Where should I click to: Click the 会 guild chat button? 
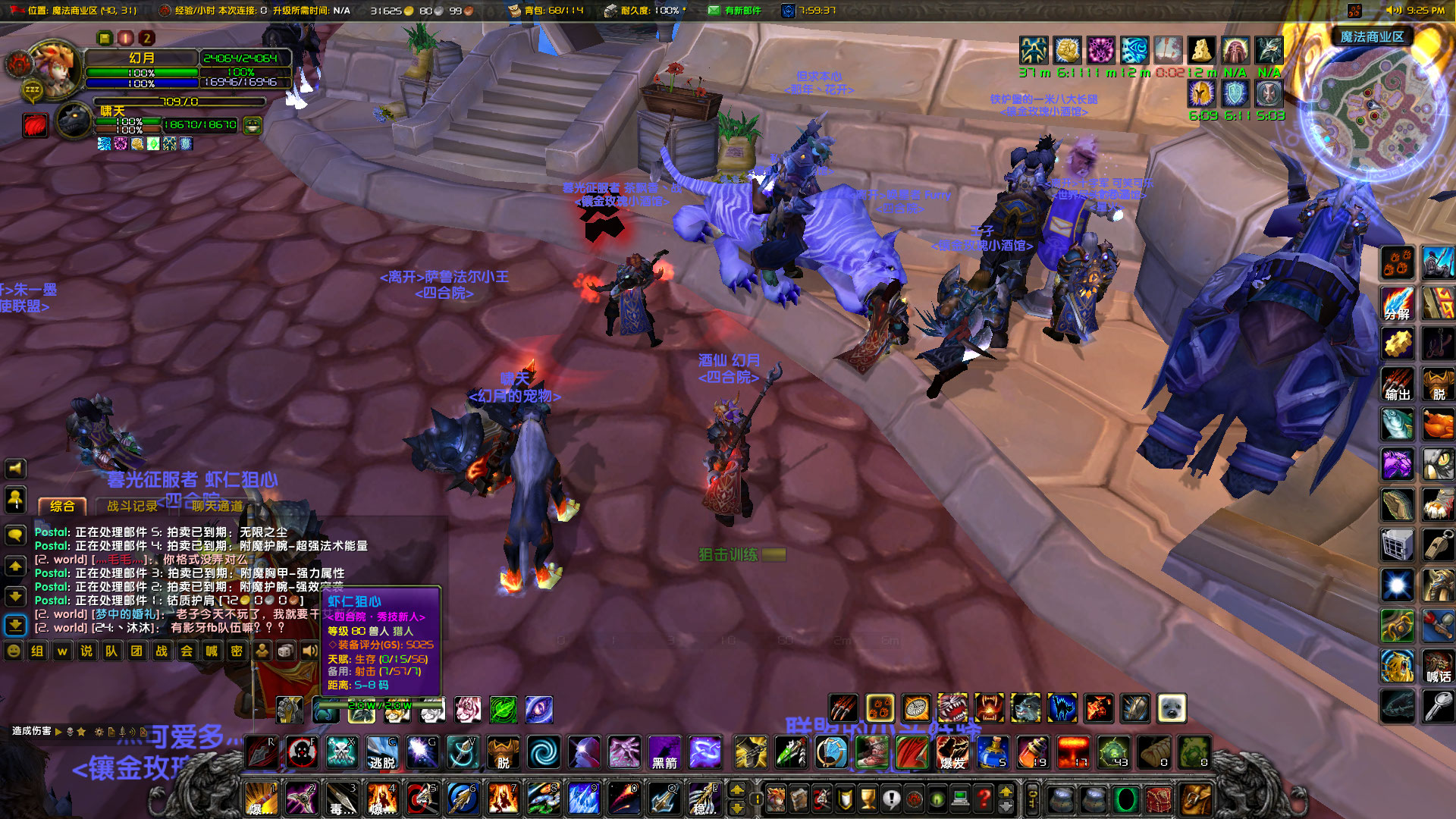pos(186,651)
